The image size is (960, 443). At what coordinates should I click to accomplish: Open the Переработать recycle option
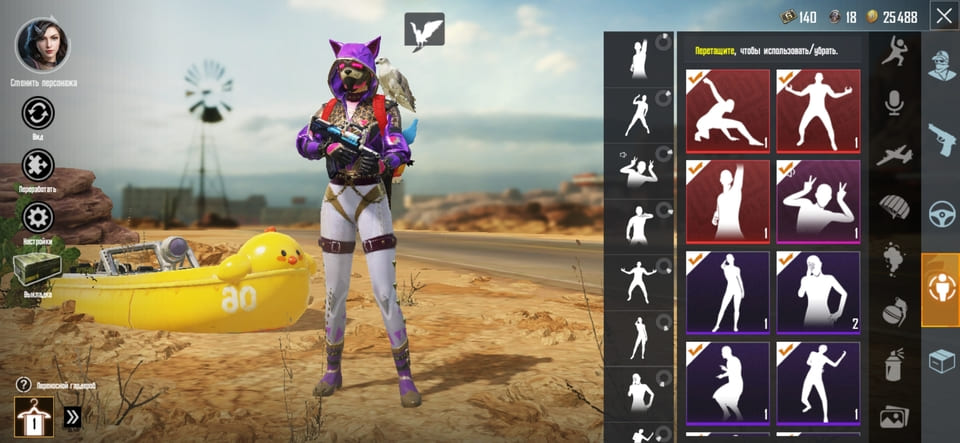point(38,165)
